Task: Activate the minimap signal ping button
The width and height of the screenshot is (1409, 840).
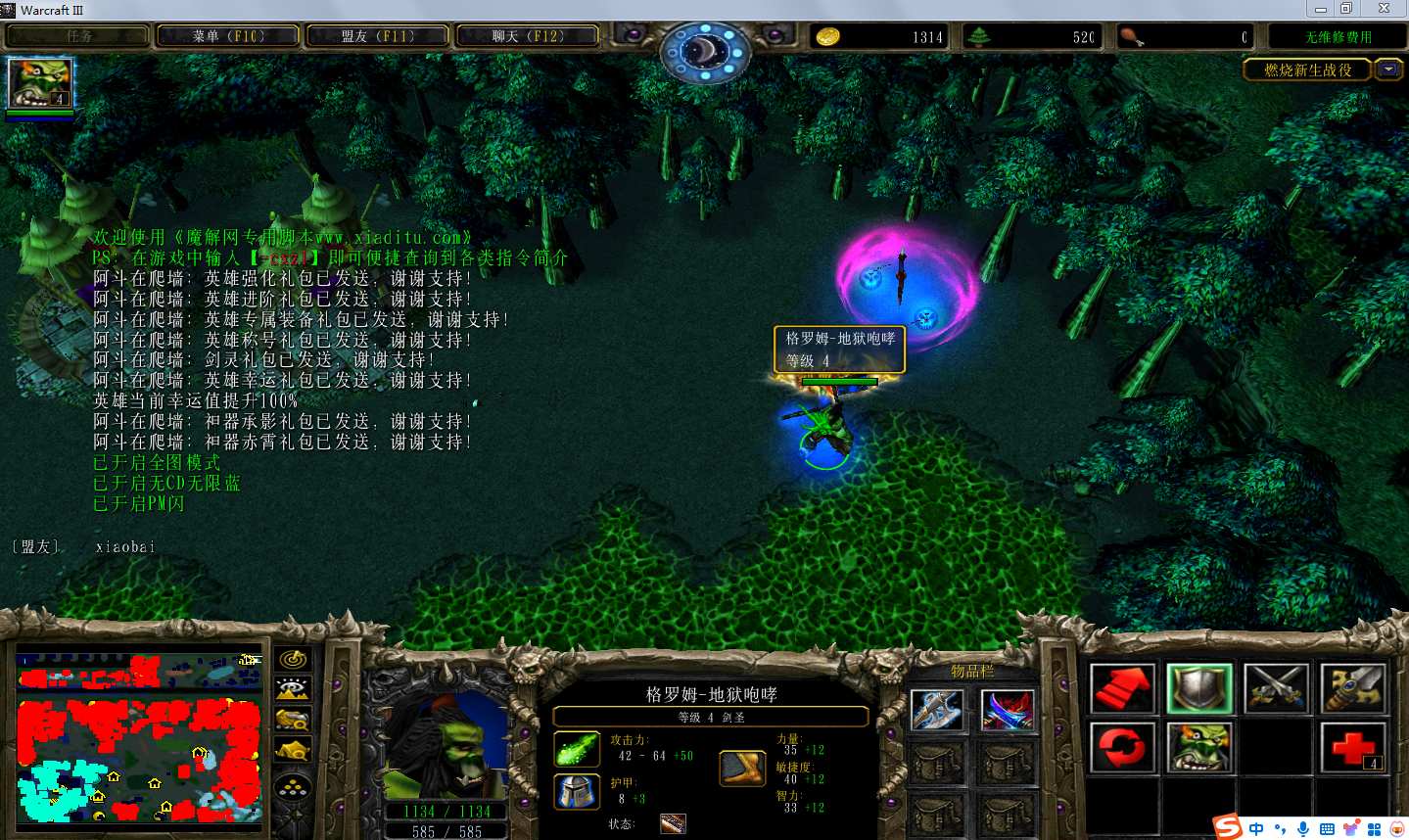Action: click(293, 660)
